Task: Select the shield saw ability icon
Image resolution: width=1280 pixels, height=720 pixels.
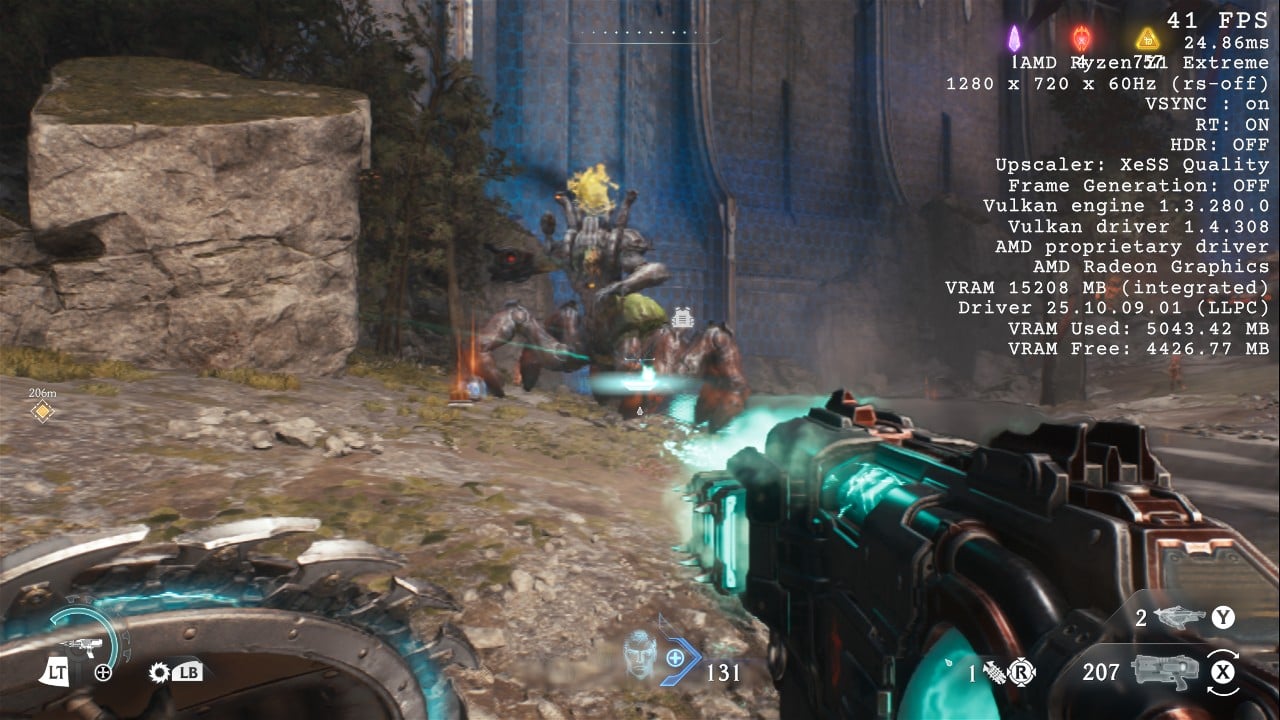Action: 158,673
